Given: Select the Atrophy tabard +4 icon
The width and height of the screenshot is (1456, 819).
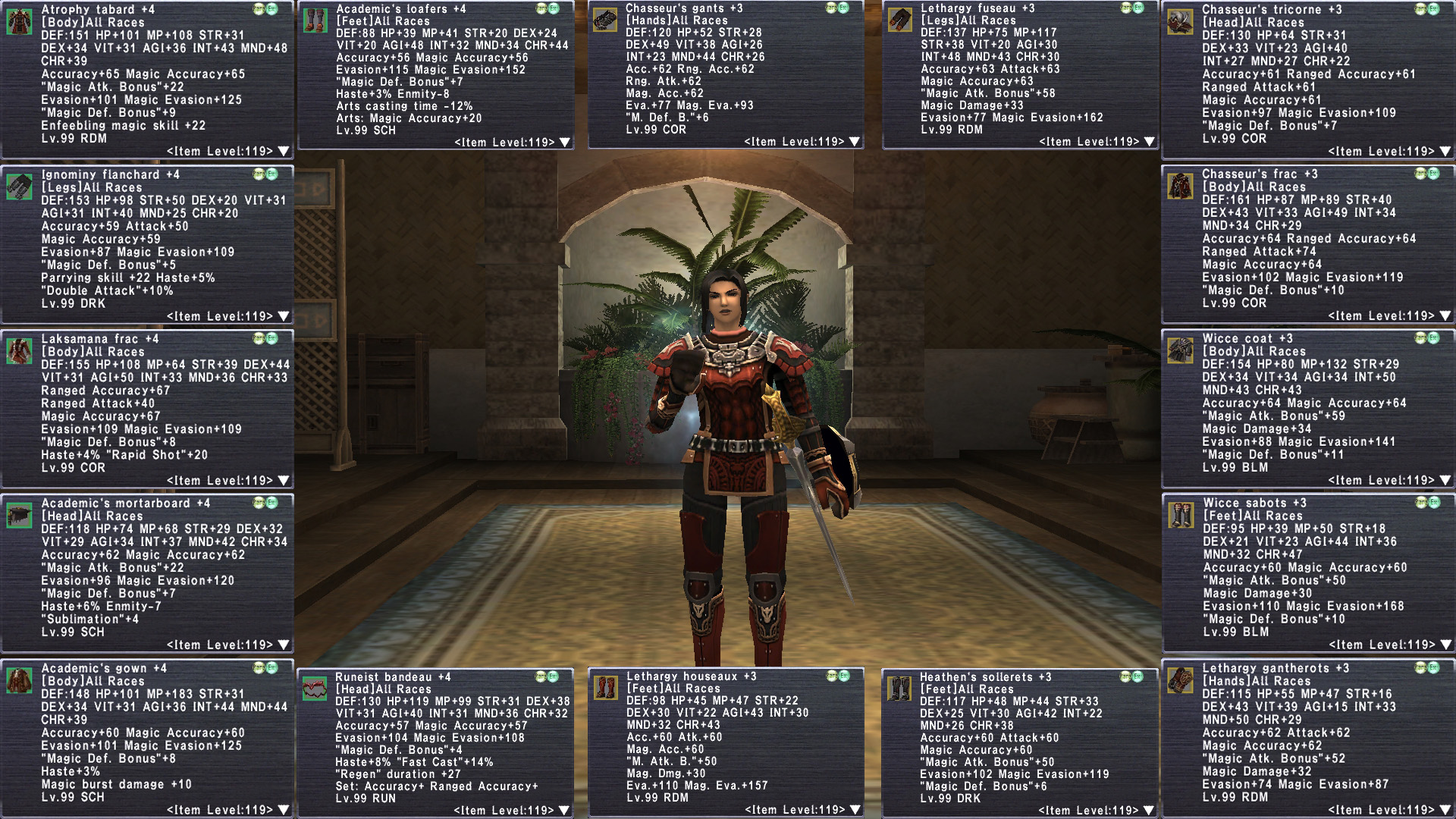Looking at the screenshot, I should click(19, 22).
